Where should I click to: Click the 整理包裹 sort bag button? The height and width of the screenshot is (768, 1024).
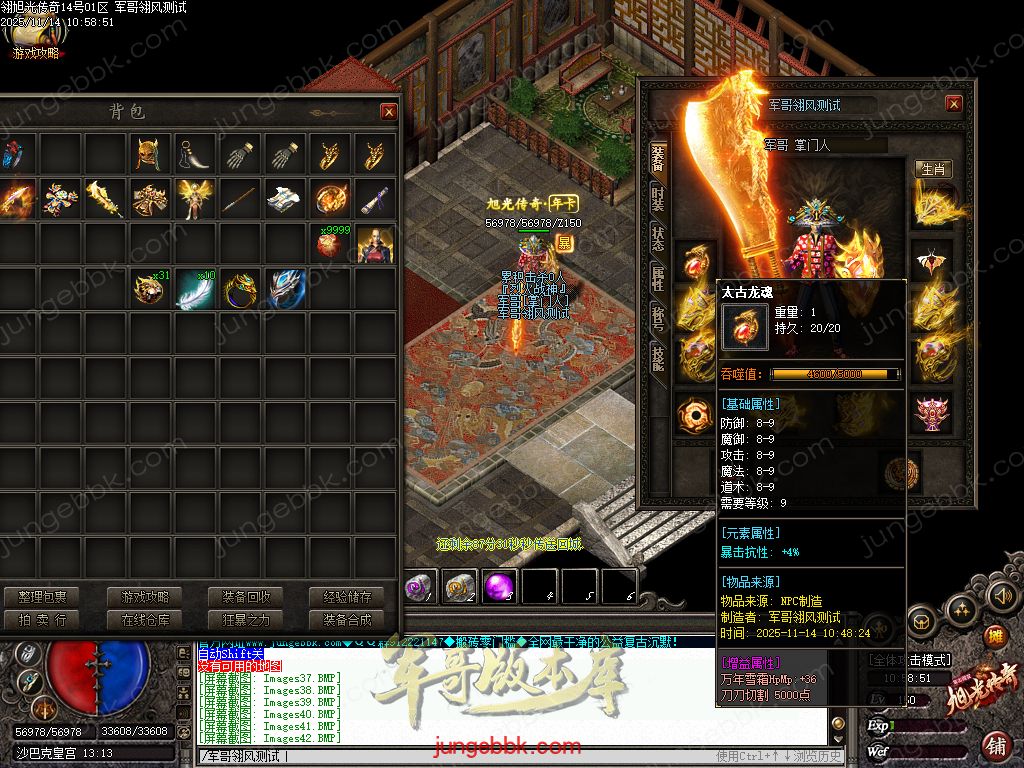[42, 597]
